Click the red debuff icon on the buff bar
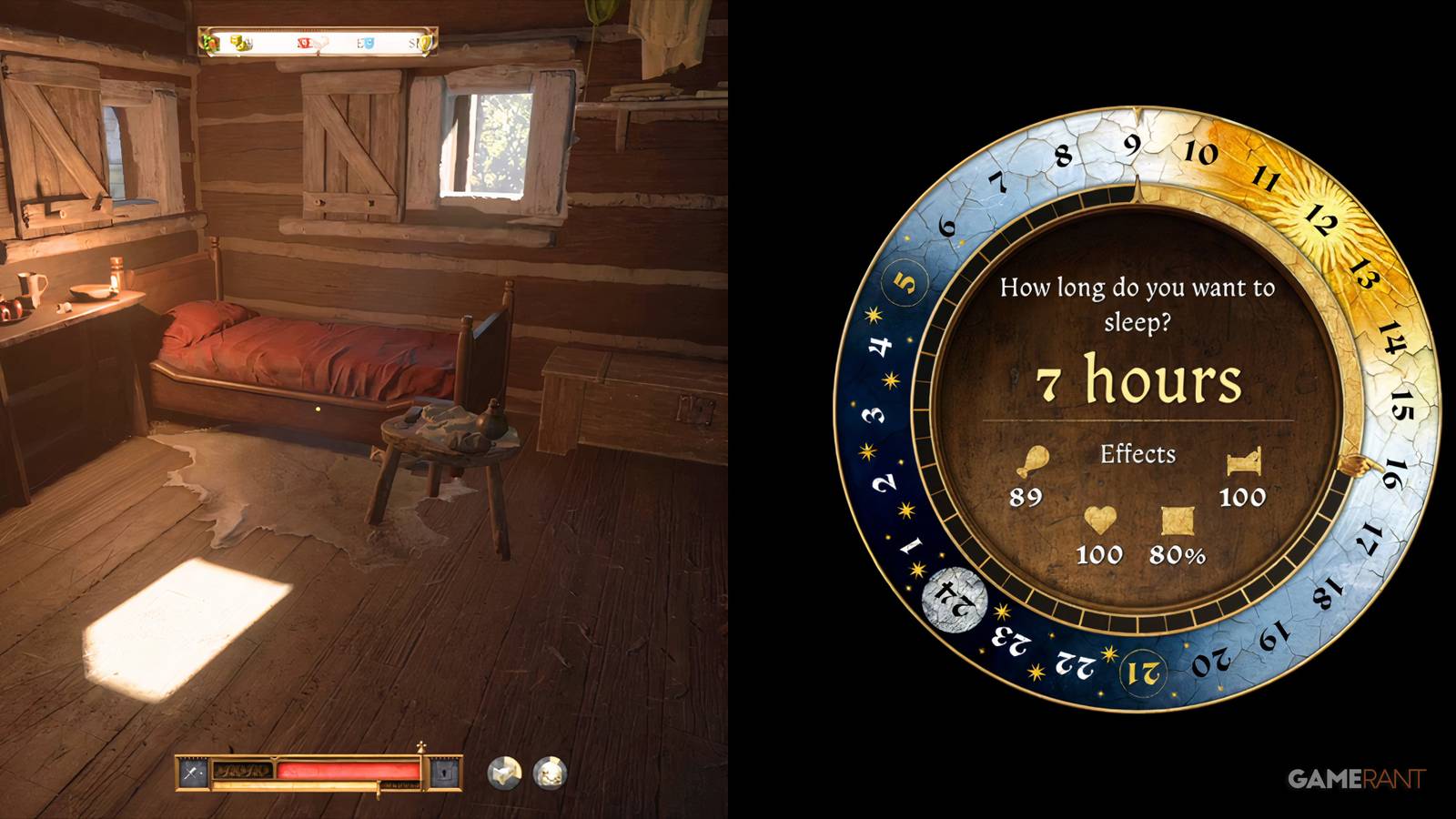The image size is (1456, 819). 306,43
